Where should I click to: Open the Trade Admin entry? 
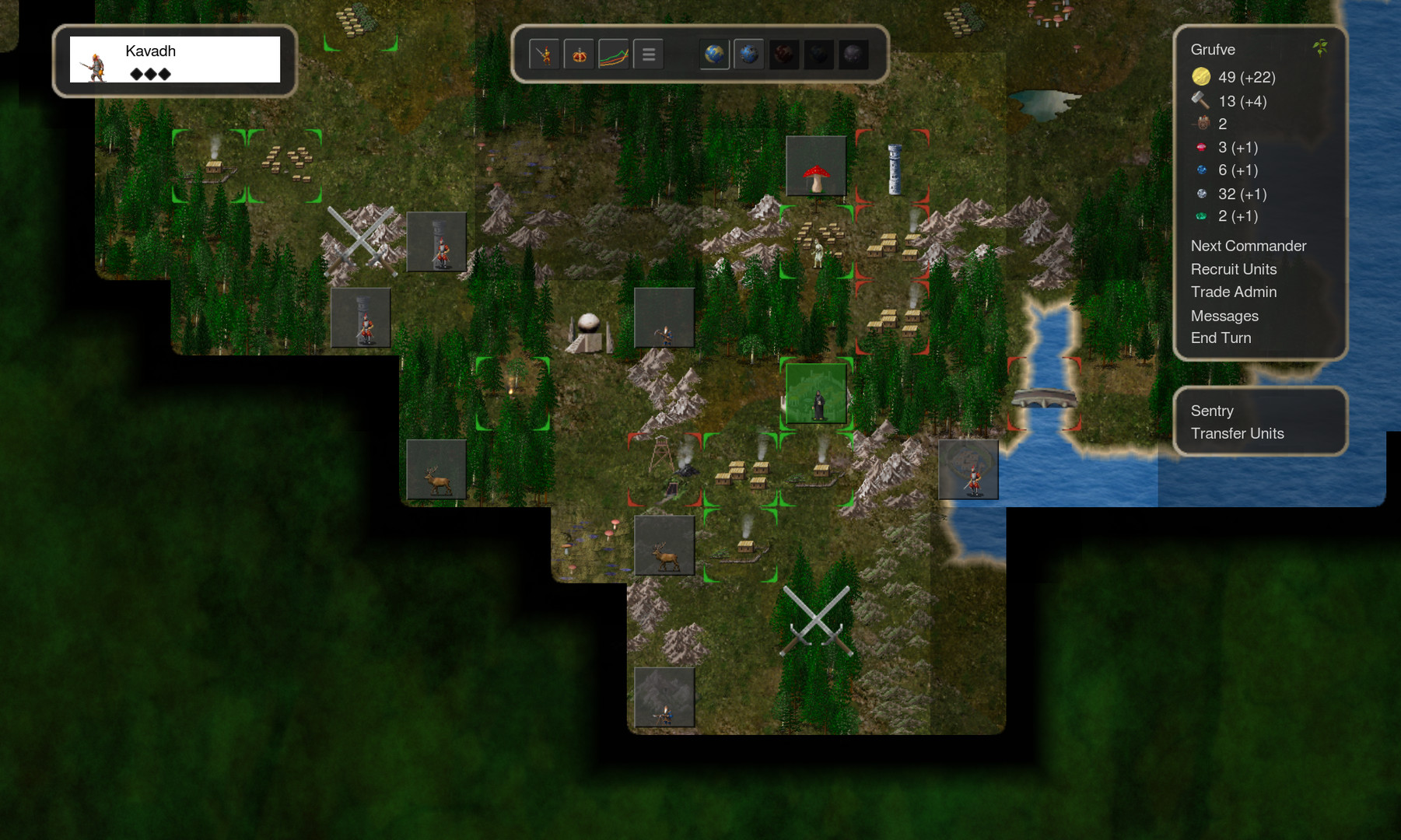[1233, 292]
